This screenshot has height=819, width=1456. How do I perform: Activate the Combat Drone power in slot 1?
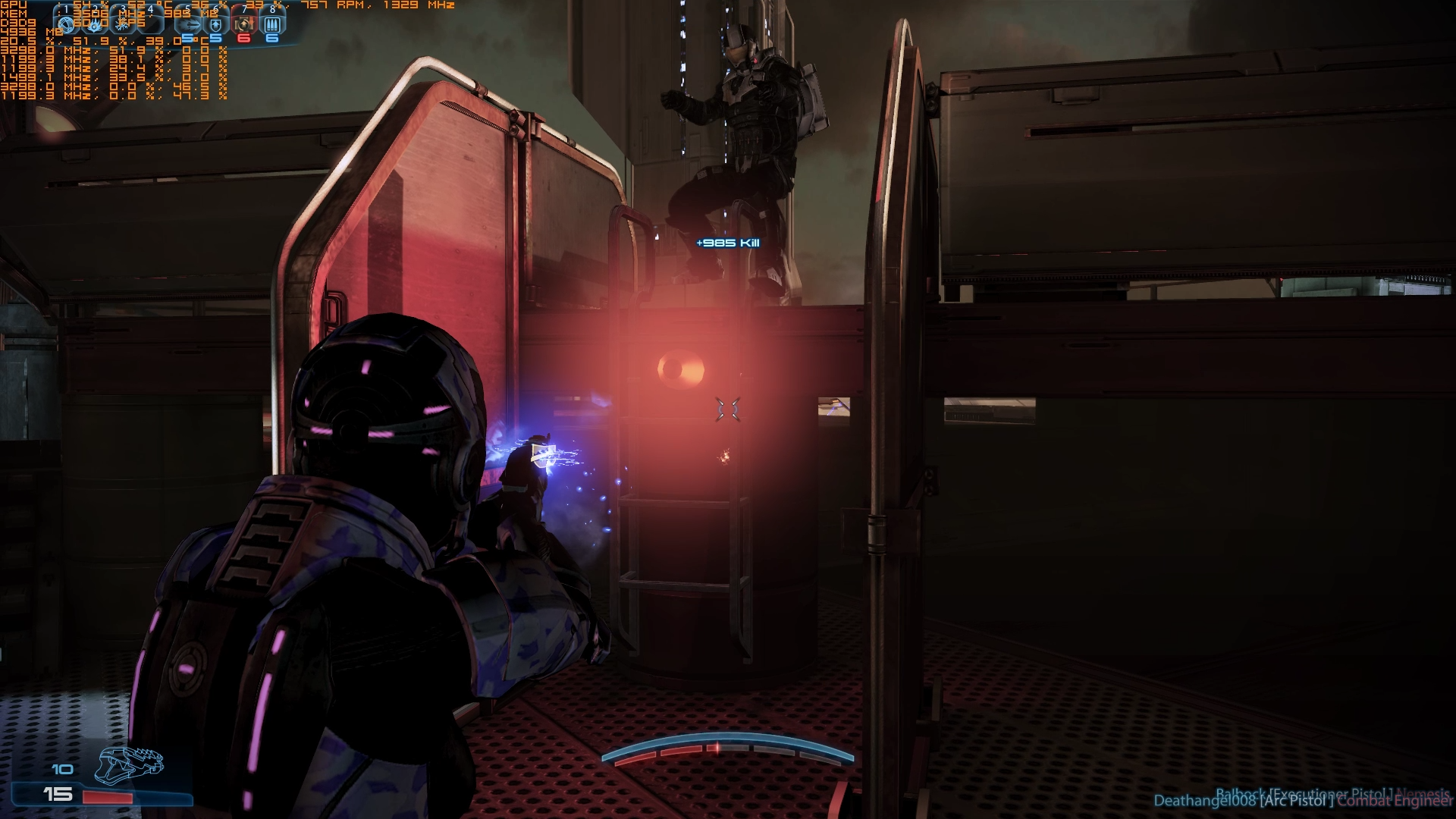pyautogui.click(x=67, y=24)
